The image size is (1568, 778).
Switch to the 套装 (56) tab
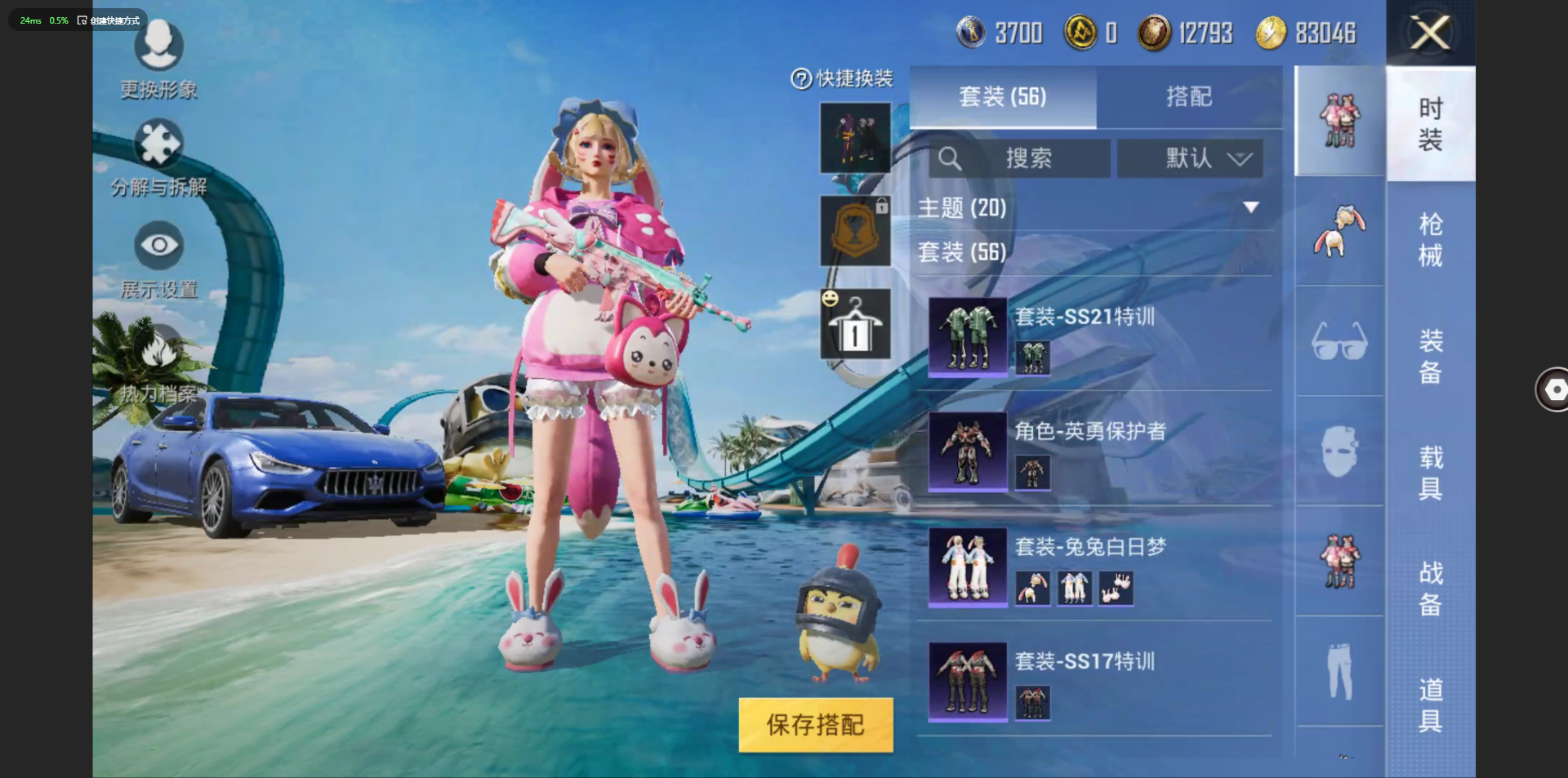[x=1002, y=97]
